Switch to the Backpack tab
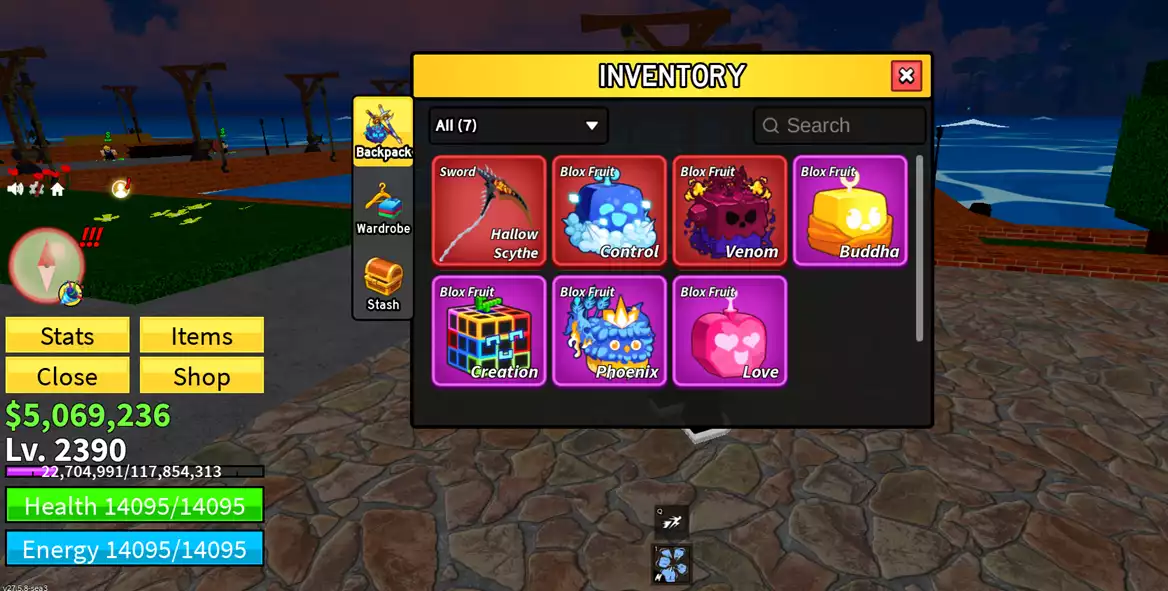The height and width of the screenshot is (591, 1168). click(x=383, y=131)
